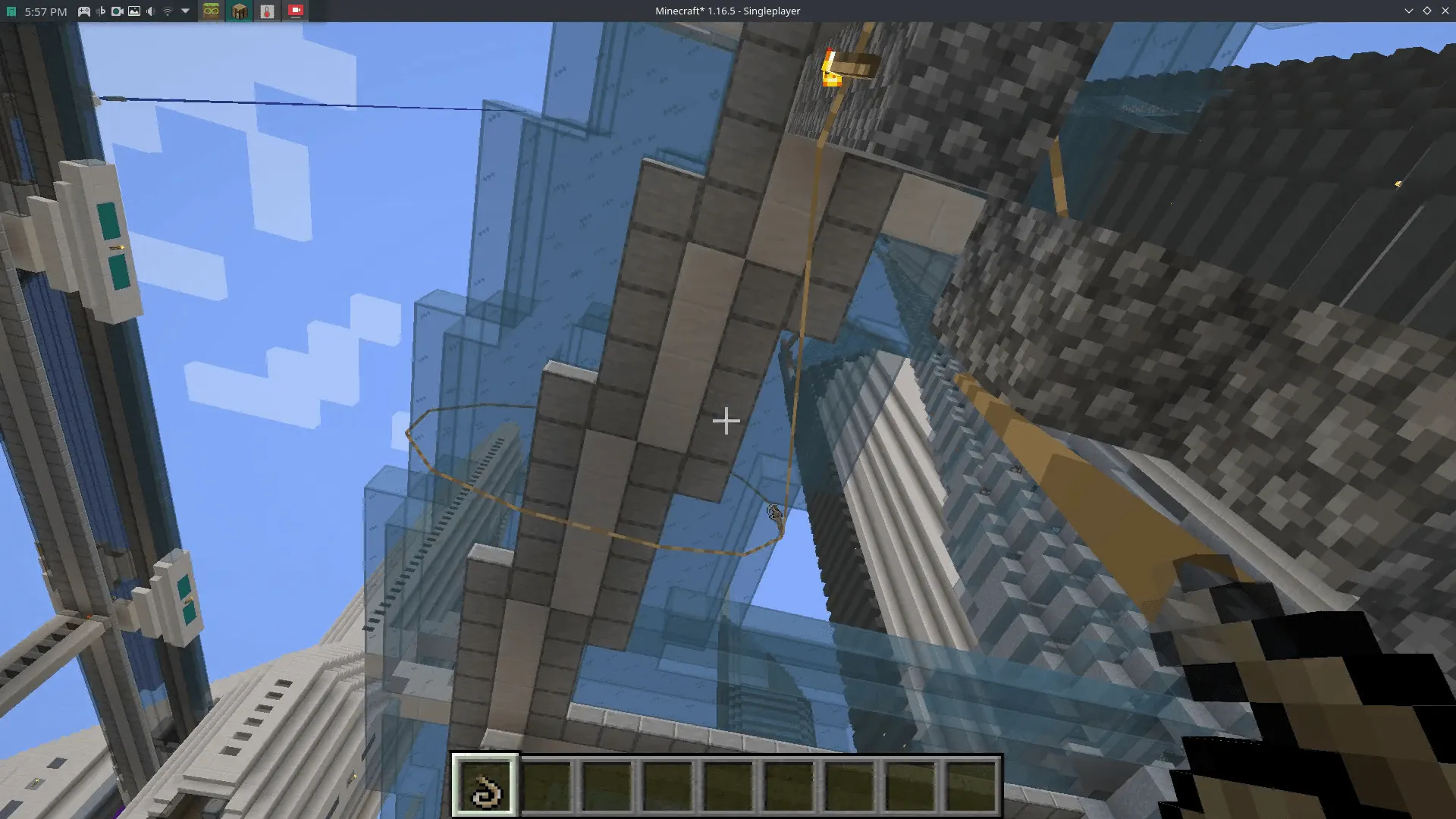
Task: Click the red screen recorder taskbar icon
Action: pos(296,11)
